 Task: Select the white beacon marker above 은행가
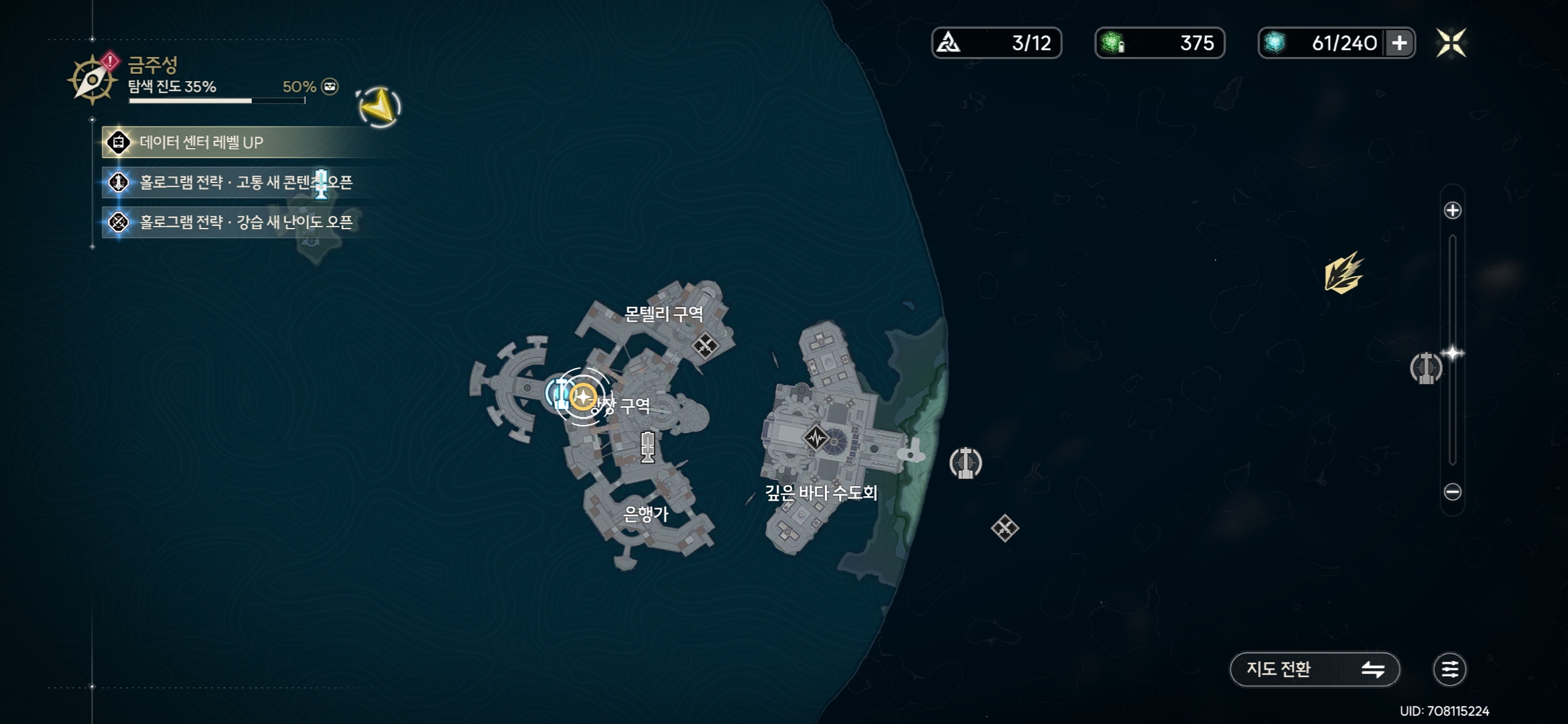coord(647,447)
